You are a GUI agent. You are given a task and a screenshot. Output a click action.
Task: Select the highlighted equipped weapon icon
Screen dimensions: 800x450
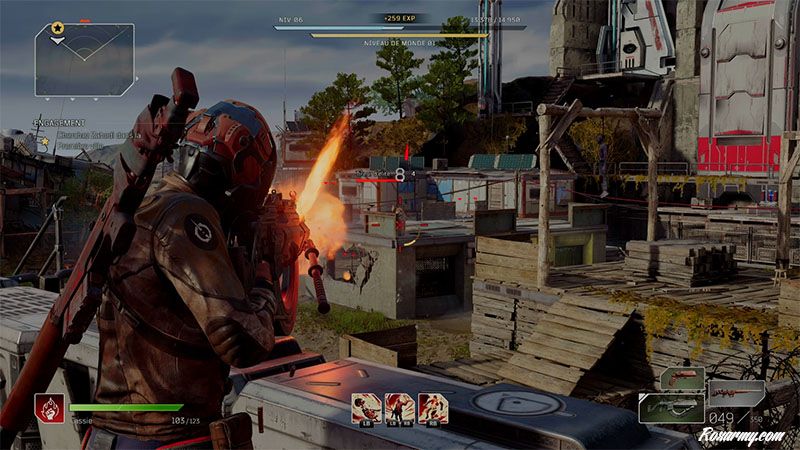671,407
